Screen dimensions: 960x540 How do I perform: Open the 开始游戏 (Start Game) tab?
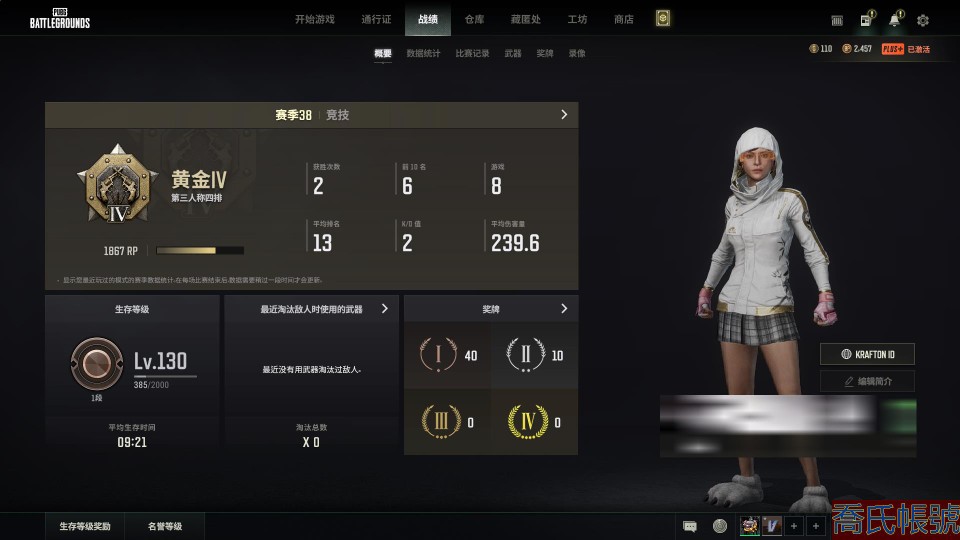tap(315, 19)
